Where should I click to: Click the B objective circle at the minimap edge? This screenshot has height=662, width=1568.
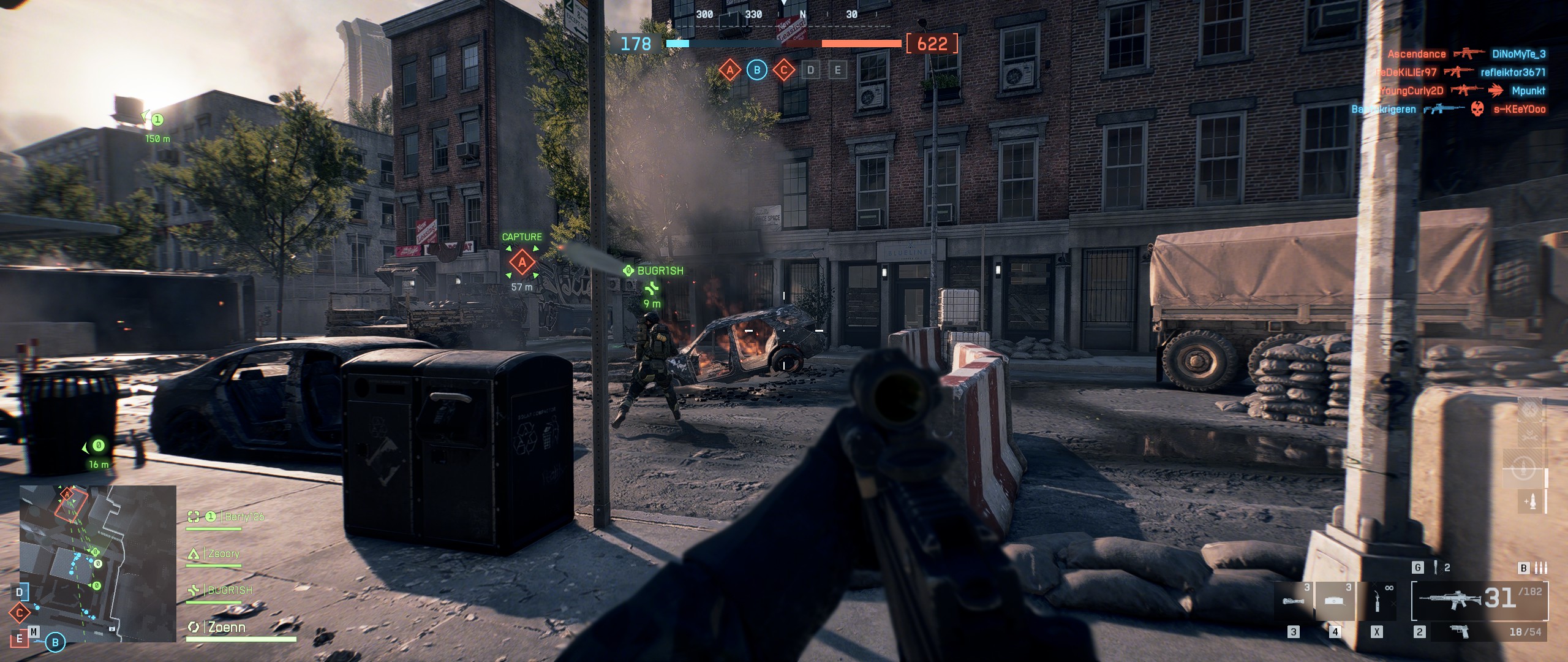point(55,642)
